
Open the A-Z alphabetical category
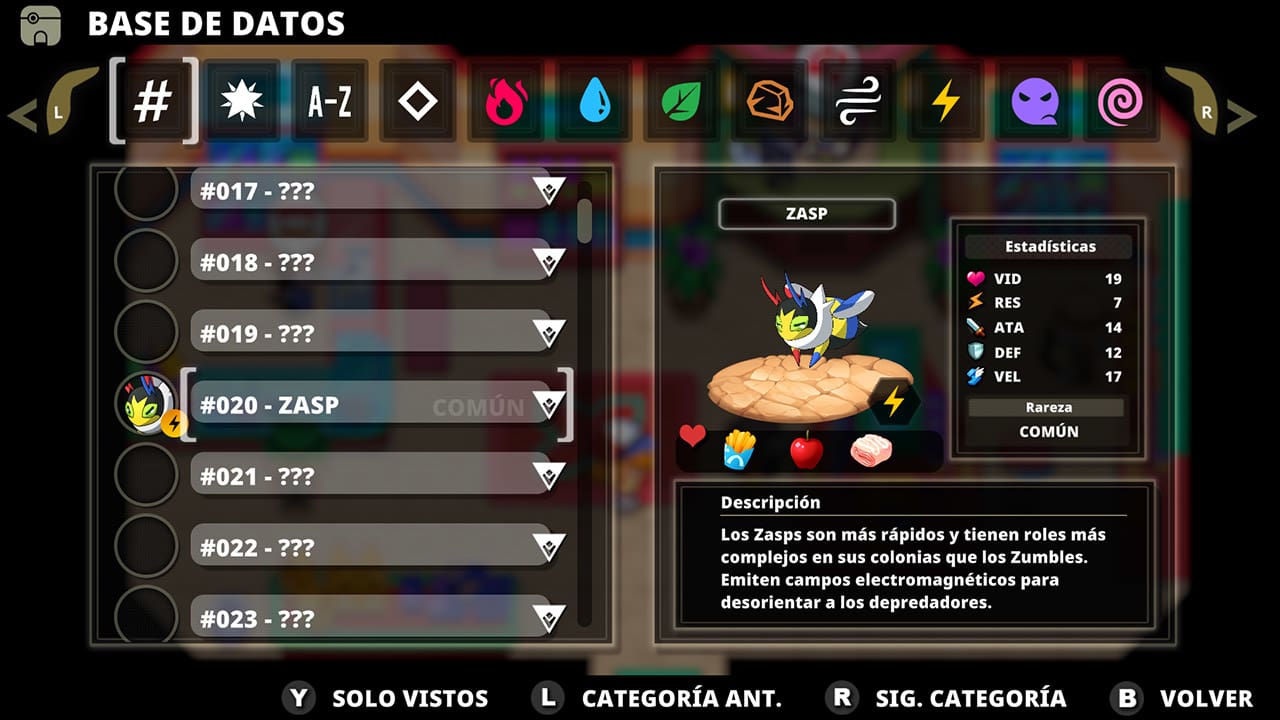click(330, 100)
